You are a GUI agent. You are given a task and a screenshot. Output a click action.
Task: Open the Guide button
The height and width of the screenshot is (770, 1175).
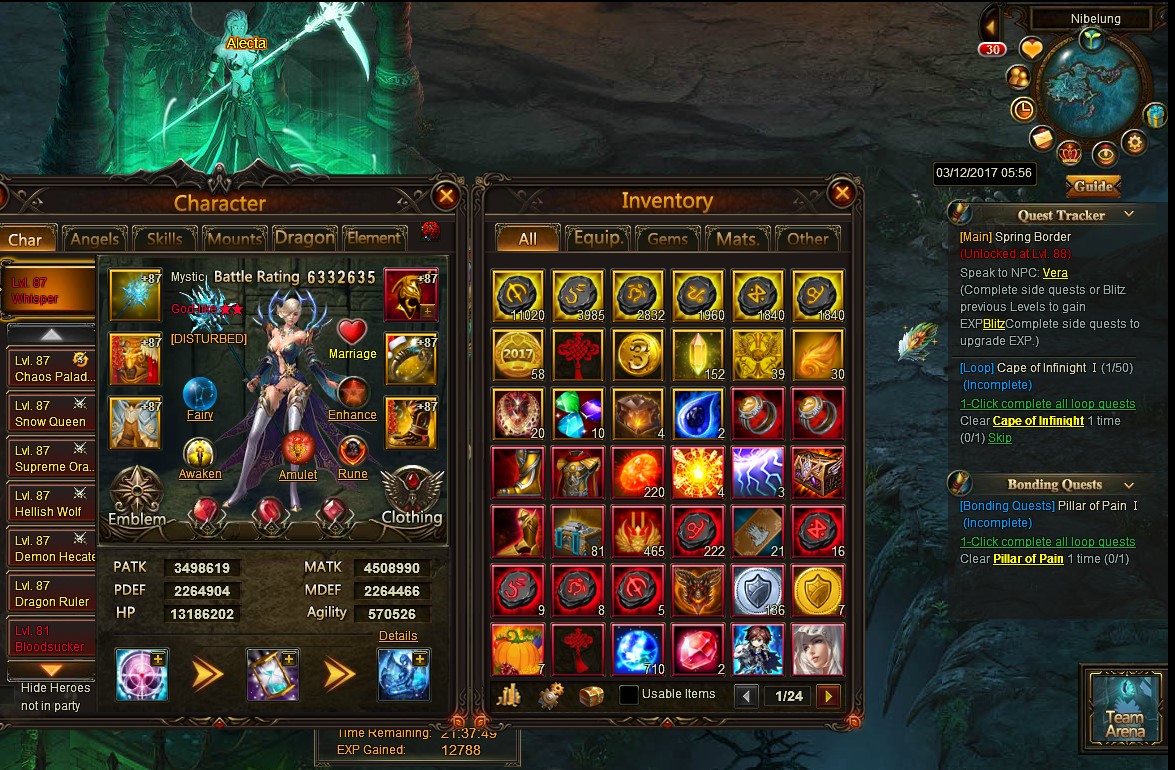click(x=1093, y=187)
